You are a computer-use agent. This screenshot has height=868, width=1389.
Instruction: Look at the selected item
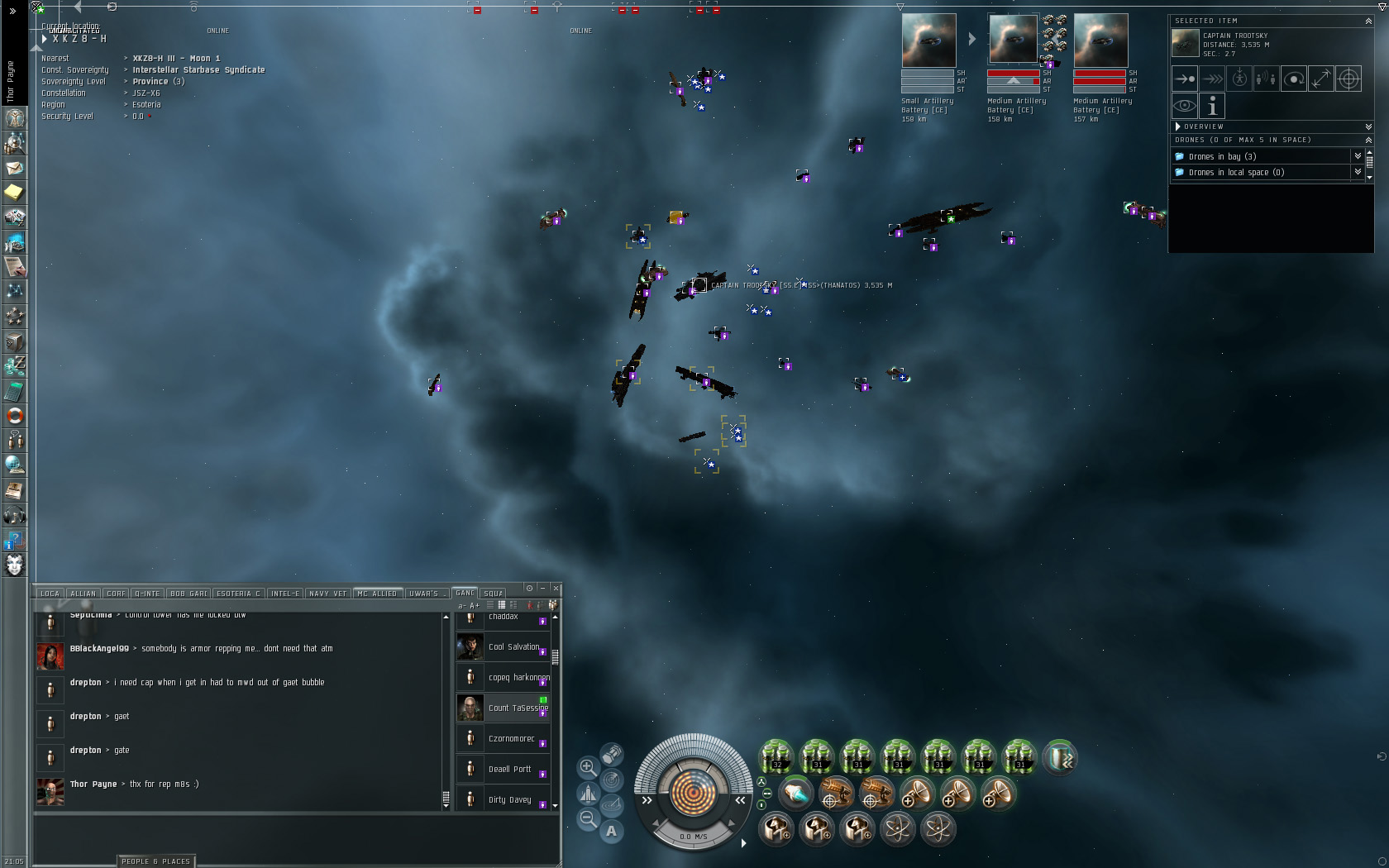[1185, 106]
